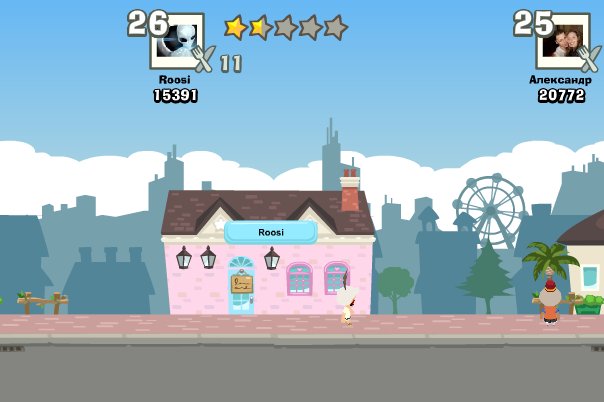Select the blue Roosi restaurant name sign
The width and height of the screenshot is (604, 402).
point(270,232)
